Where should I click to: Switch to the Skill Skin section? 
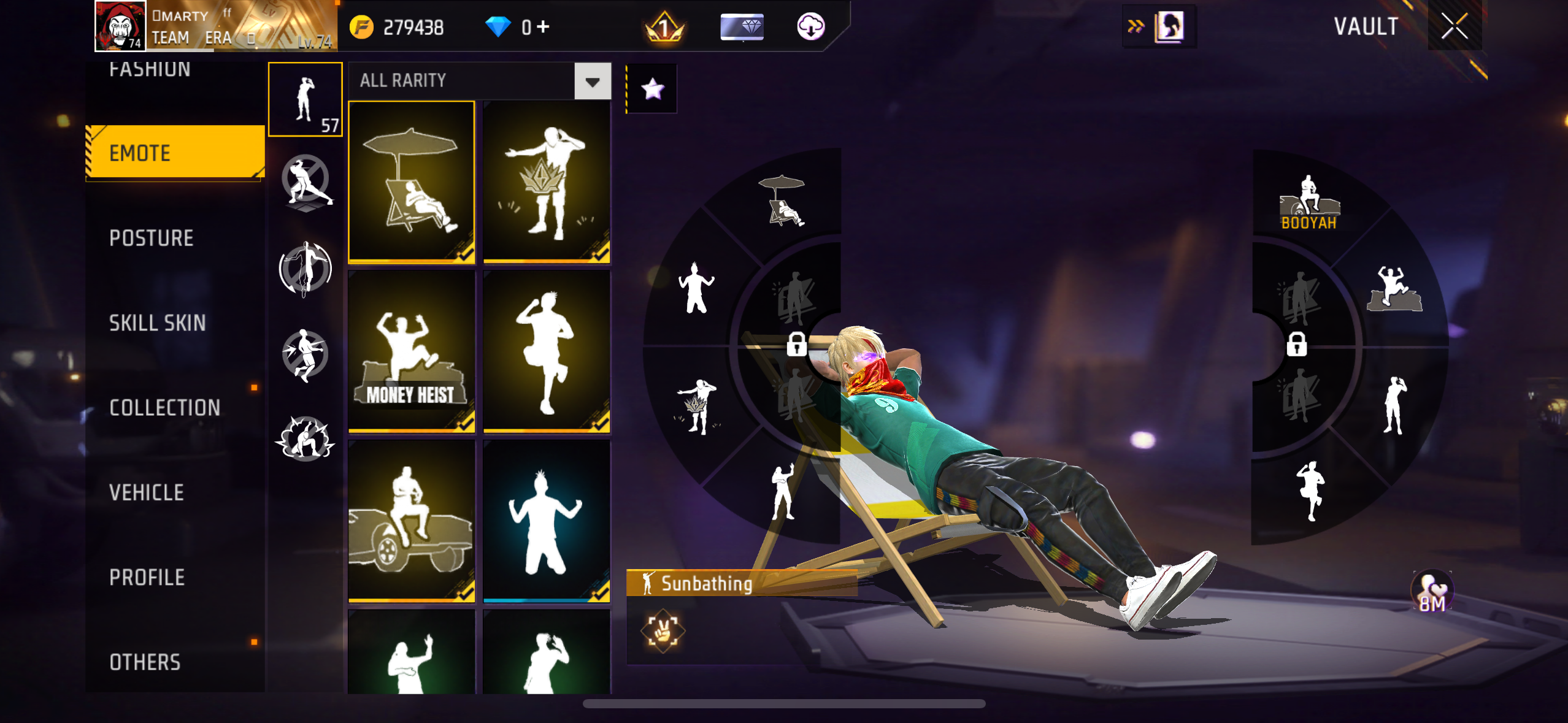157,323
